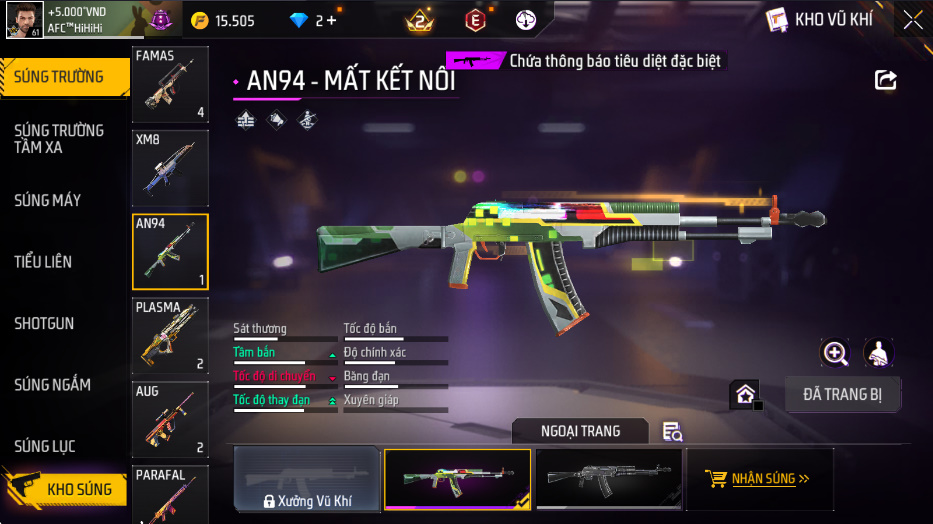Open the NHẬN SÚNG link
Viewport: 933px width, 524px height.
pos(758,479)
